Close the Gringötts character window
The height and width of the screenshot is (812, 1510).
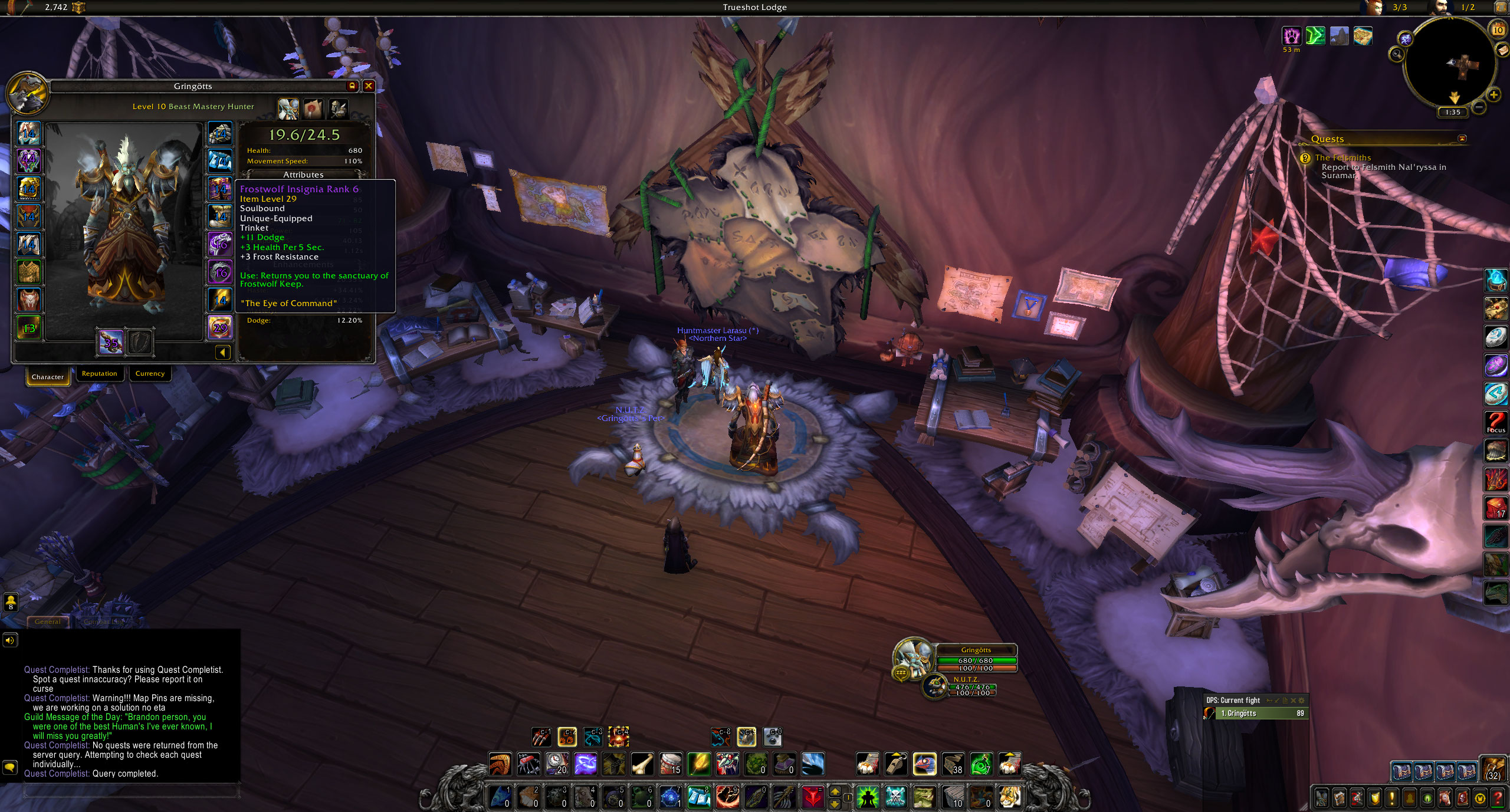(x=369, y=86)
